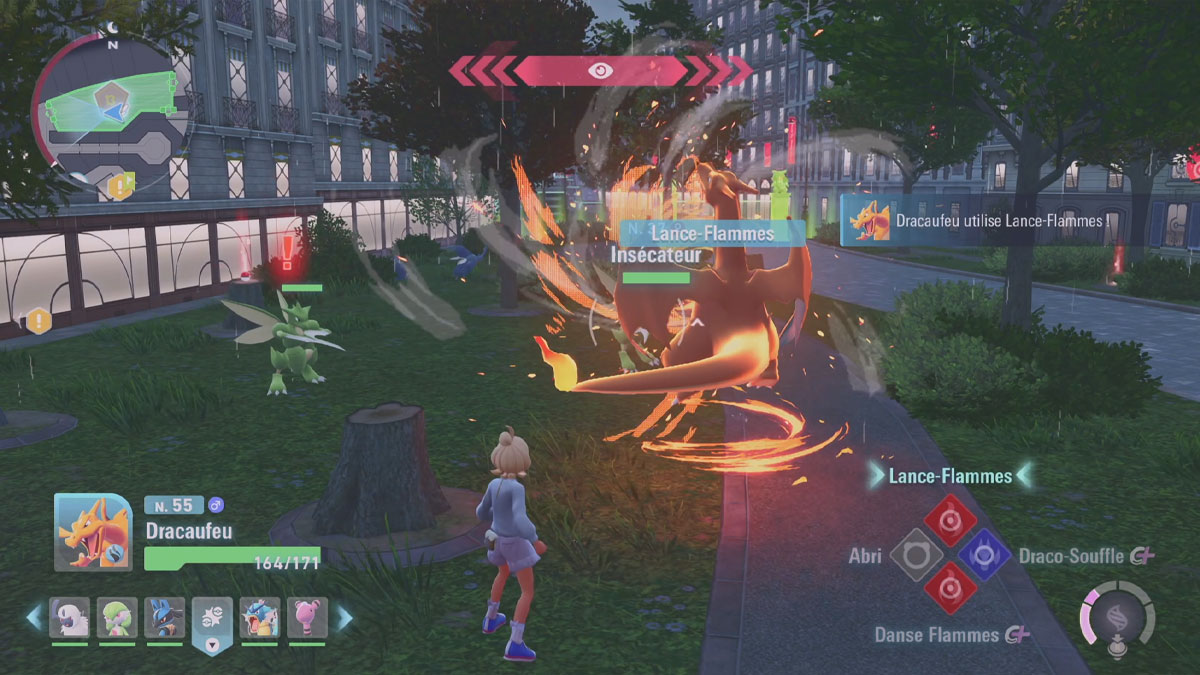The height and width of the screenshot is (675, 1200).
Task: Click the Poké Ball swap slot
Action: [212, 621]
